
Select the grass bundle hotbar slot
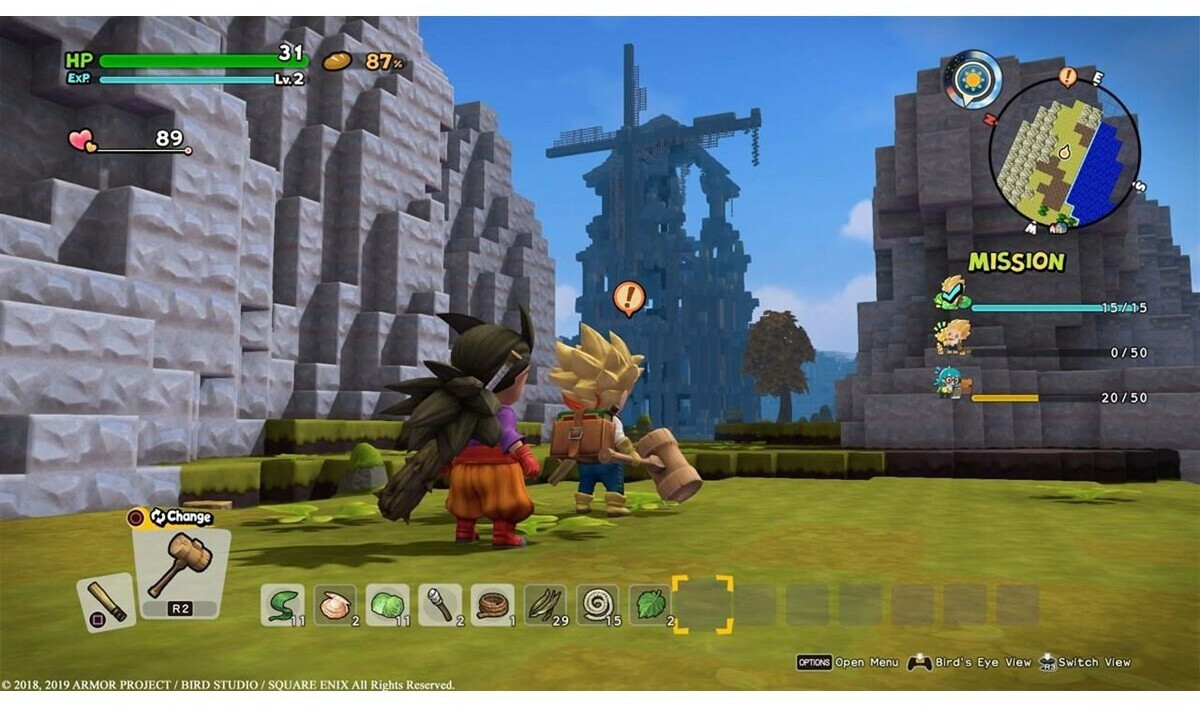pos(545,604)
